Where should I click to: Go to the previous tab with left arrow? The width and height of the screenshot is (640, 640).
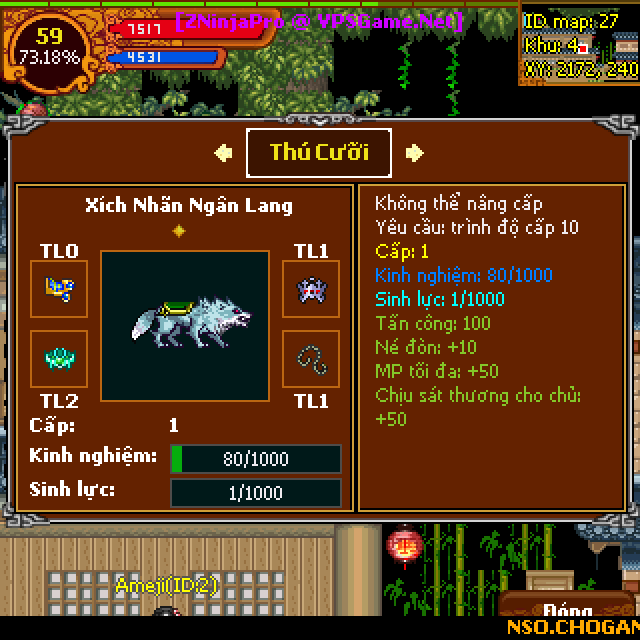223,153
